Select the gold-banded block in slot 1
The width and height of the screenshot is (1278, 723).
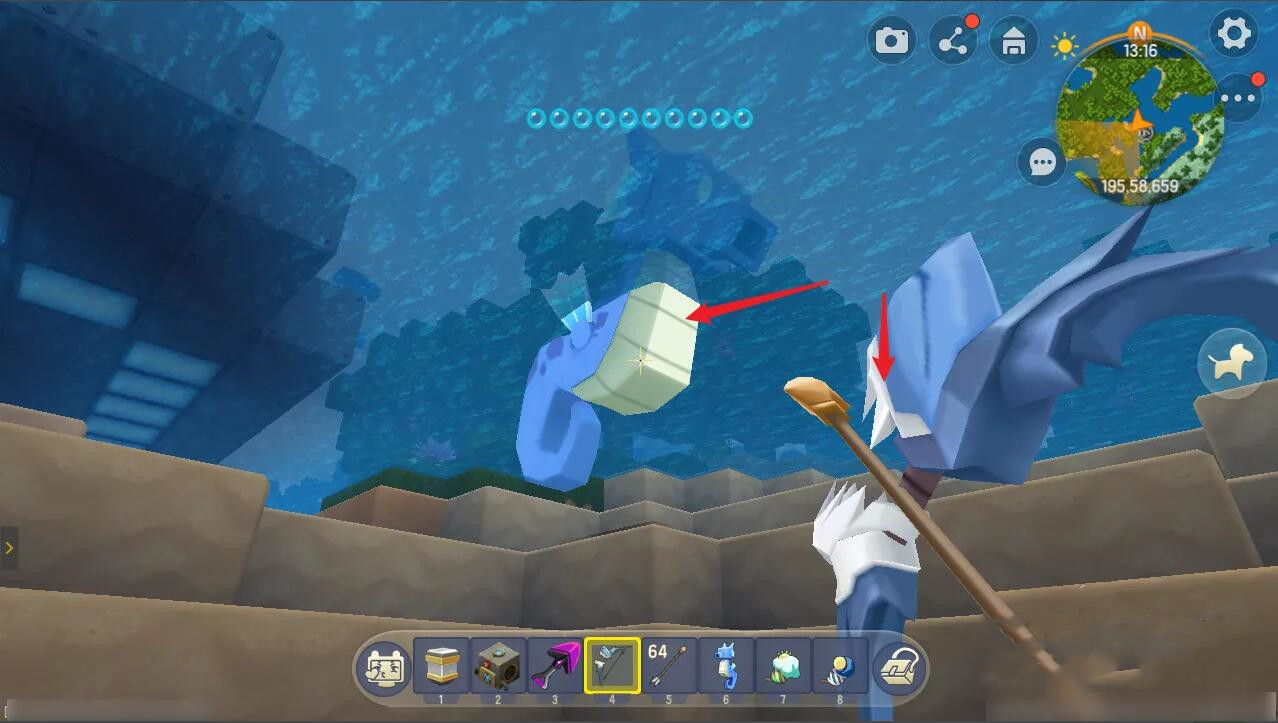pyautogui.click(x=441, y=666)
